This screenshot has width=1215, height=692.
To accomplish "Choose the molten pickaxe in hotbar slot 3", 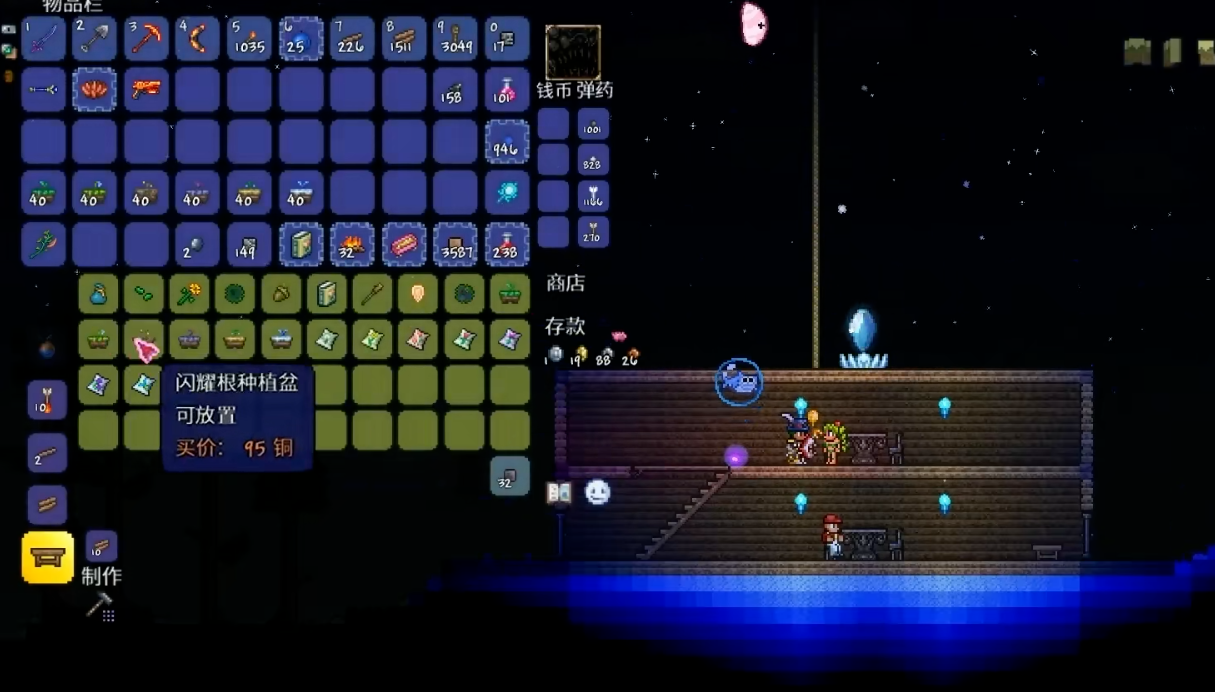I will [x=146, y=39].
